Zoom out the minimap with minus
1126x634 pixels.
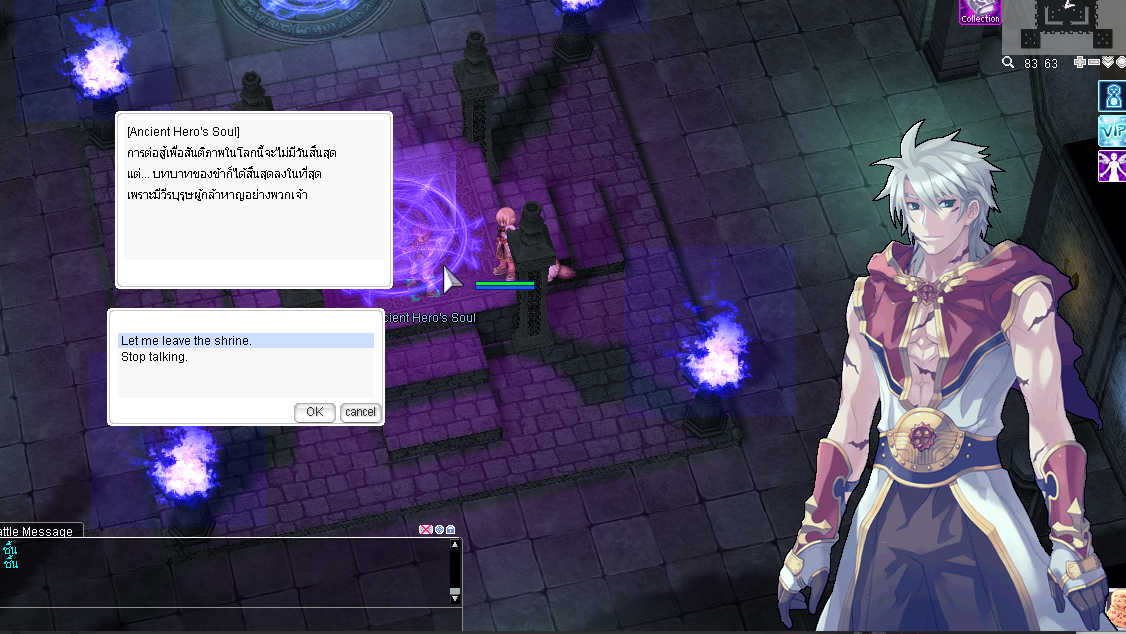1093,63
